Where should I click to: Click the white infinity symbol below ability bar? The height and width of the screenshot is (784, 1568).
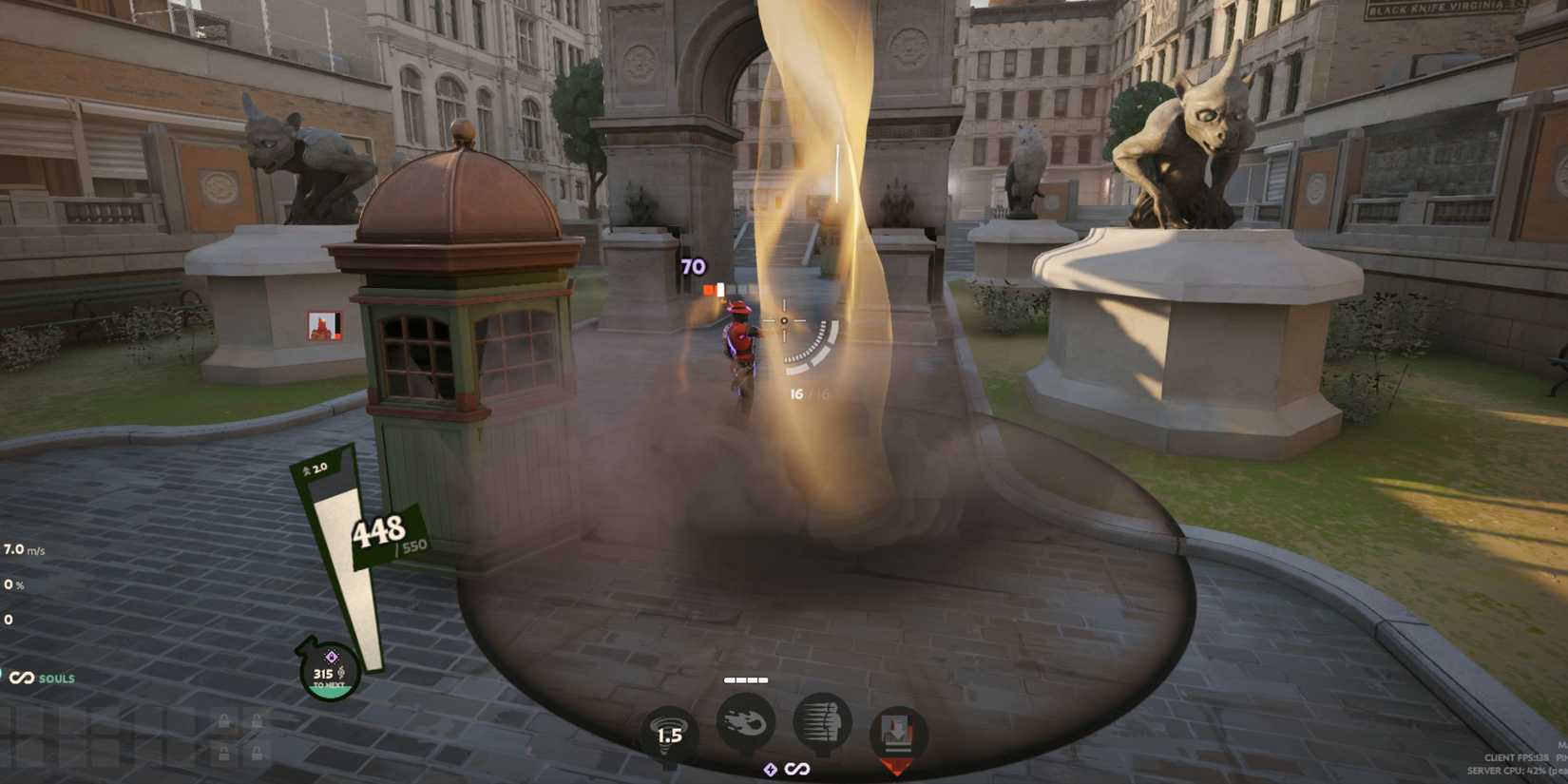(796, 768)
